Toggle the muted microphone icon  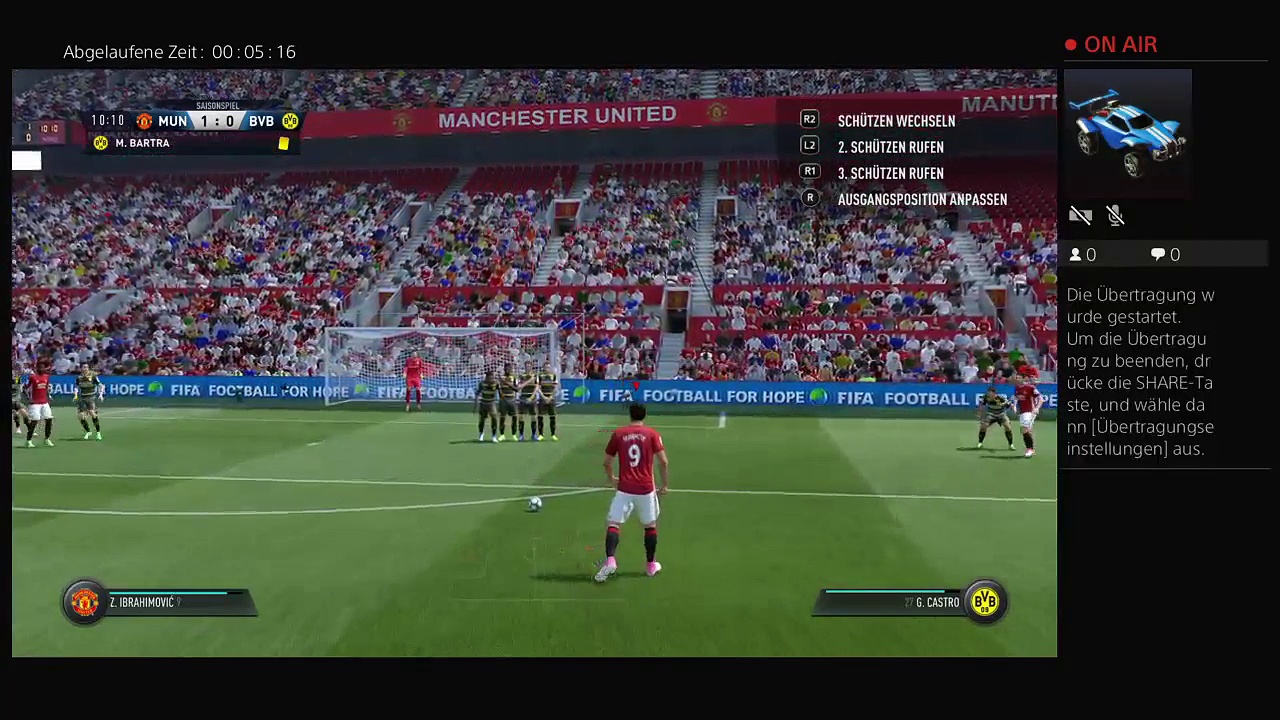pos(1115,215)
